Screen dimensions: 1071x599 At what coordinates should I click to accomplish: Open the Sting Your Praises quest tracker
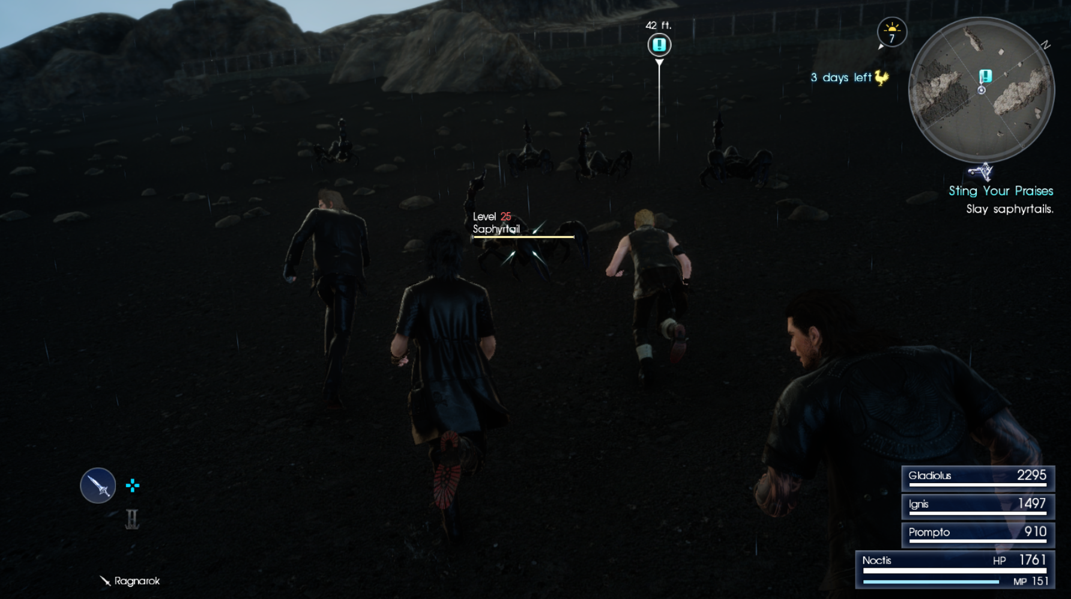tap(1000, 191)
